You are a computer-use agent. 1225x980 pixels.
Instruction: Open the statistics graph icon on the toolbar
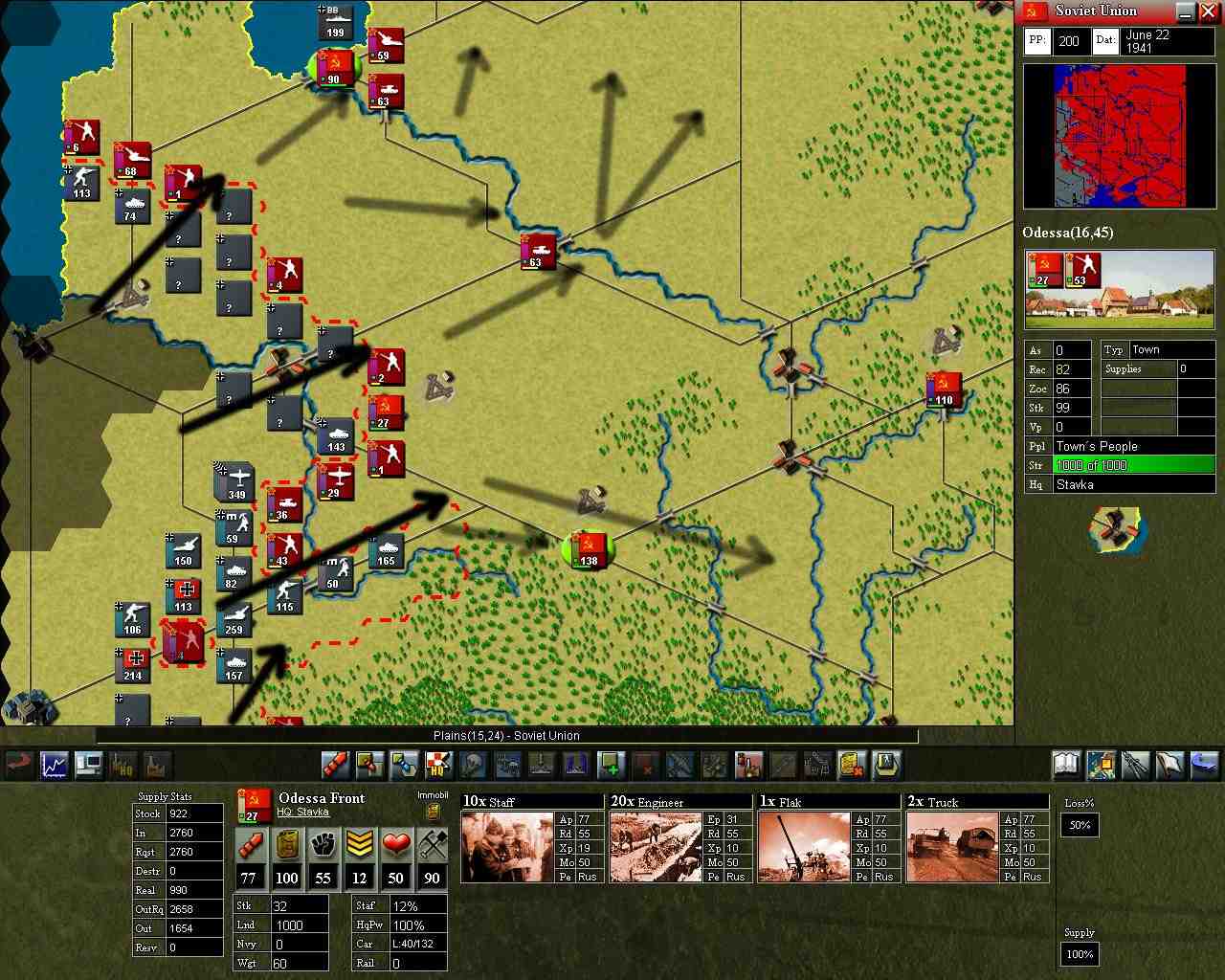click(53, 765)
